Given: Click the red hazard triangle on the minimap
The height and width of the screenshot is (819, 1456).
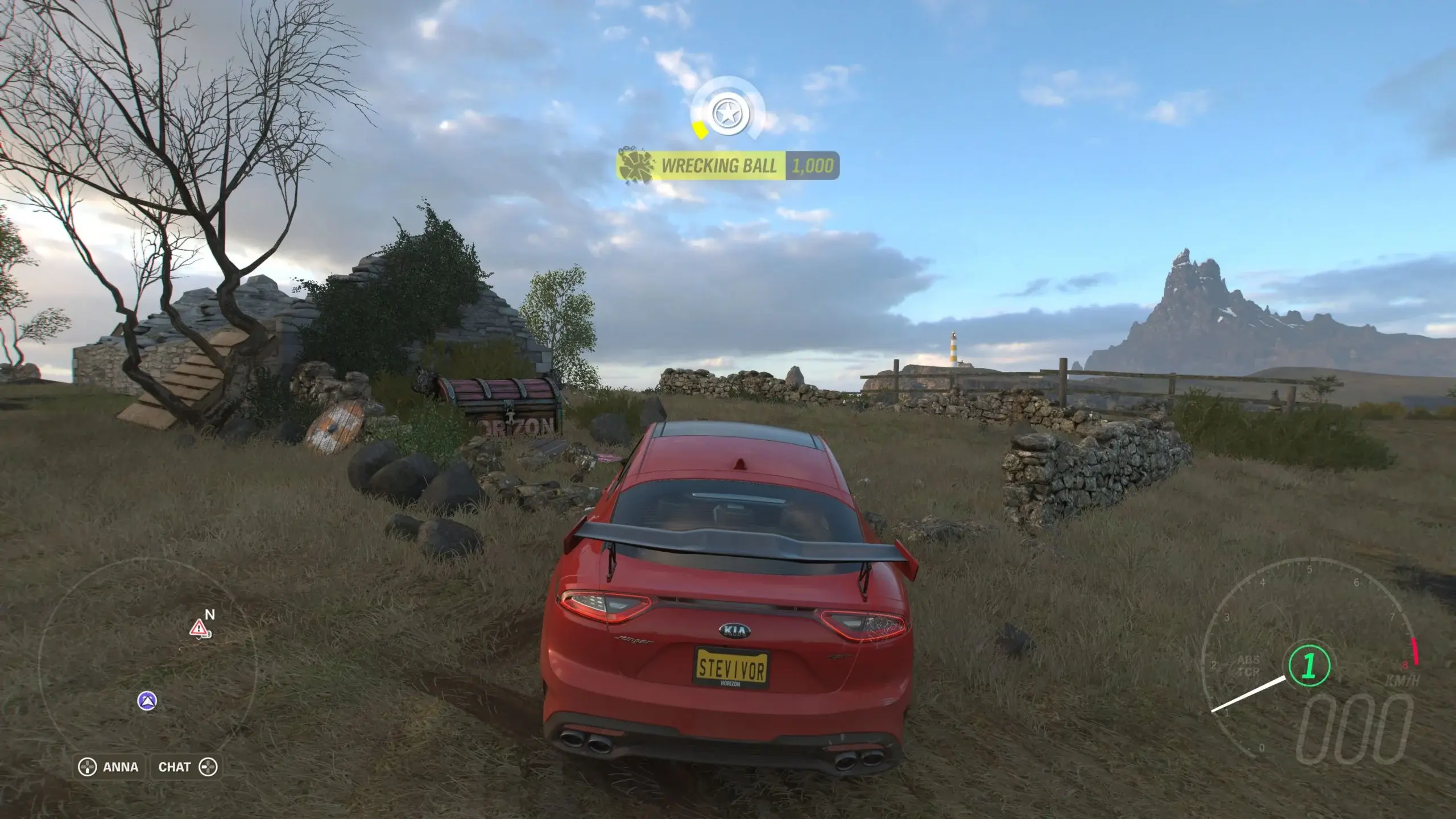Looking at the screenshot, I should (198, 628).
